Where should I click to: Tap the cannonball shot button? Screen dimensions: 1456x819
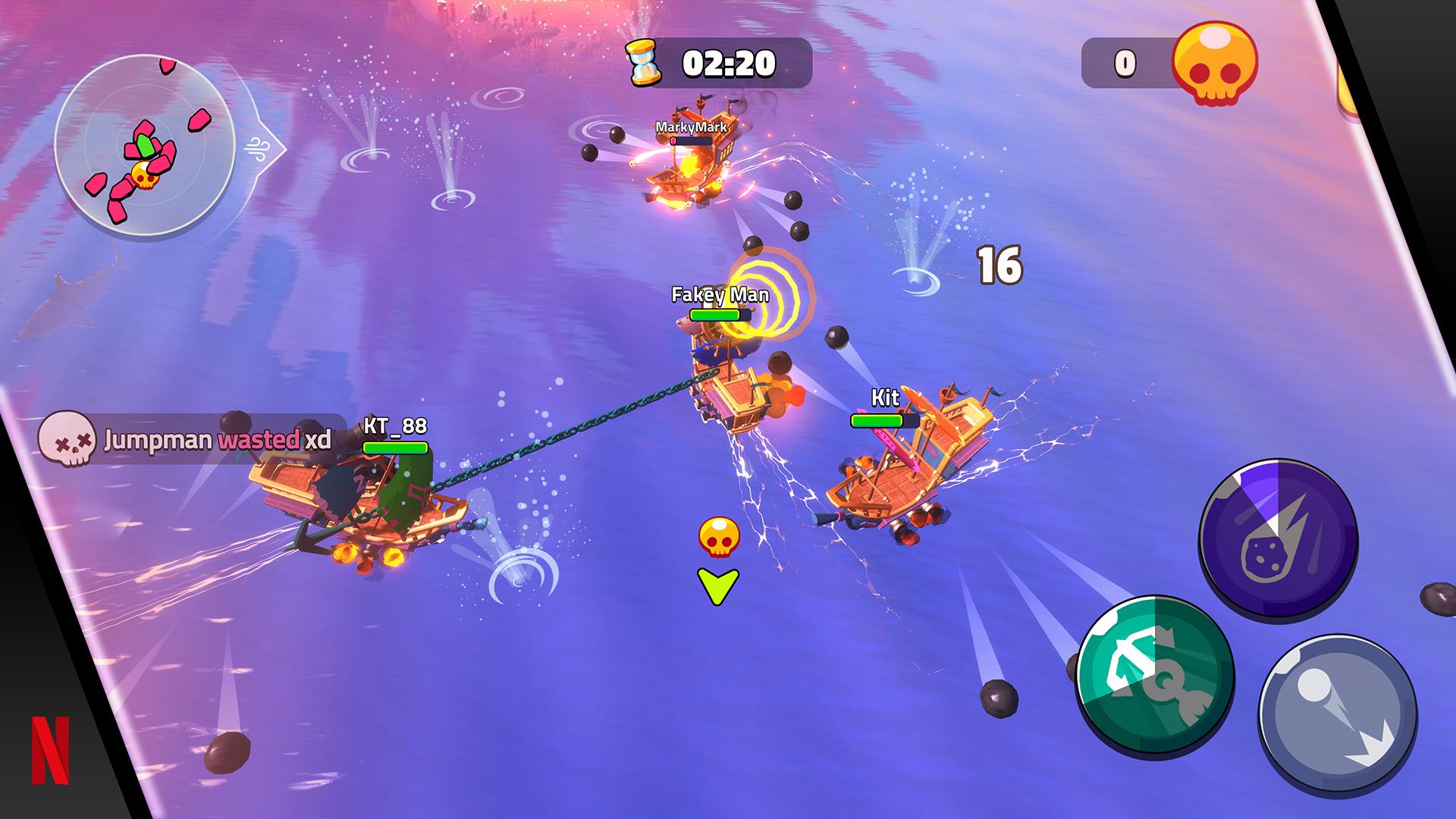point(1338,715)
